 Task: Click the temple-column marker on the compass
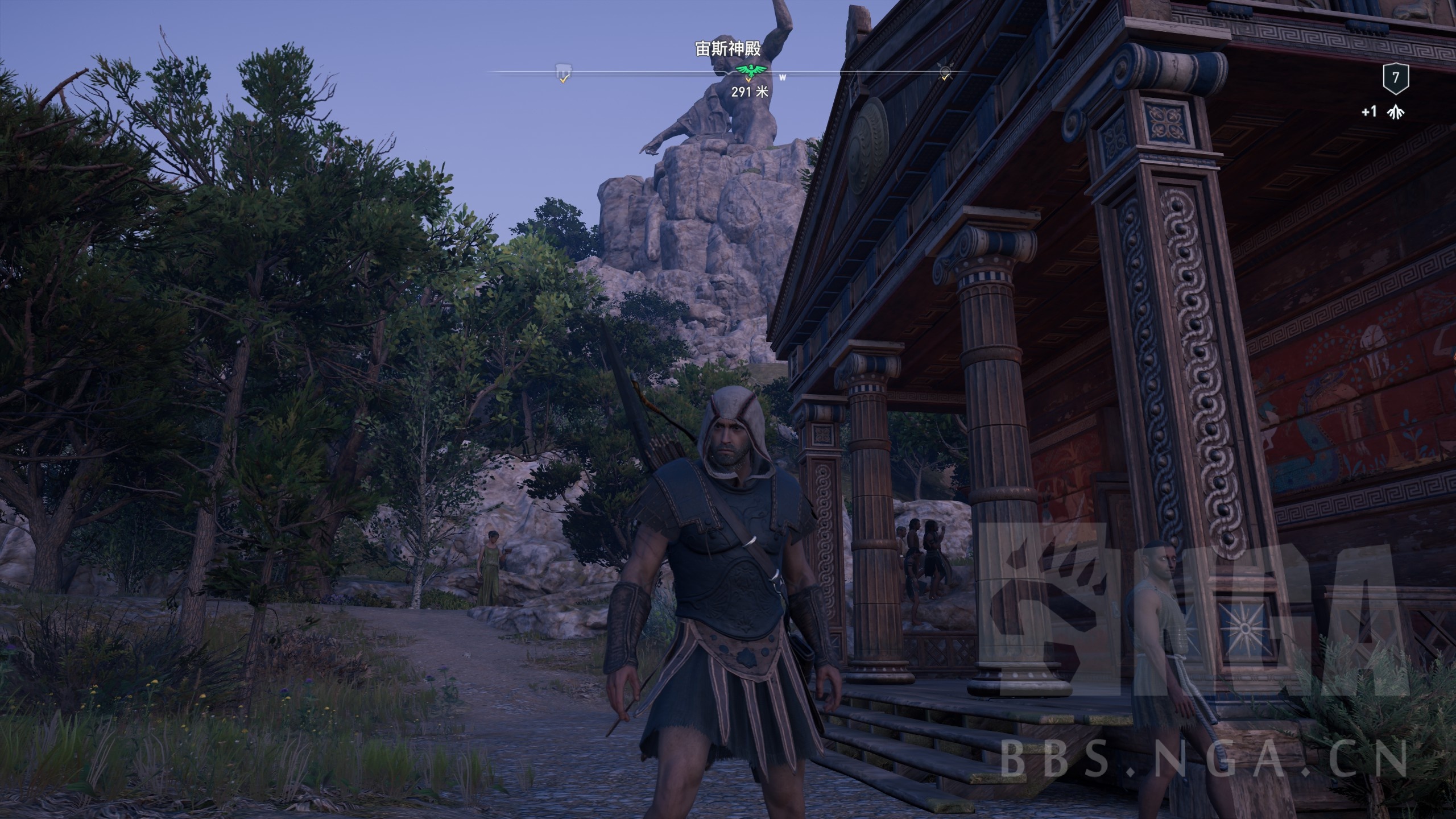[x=563, y=72]
